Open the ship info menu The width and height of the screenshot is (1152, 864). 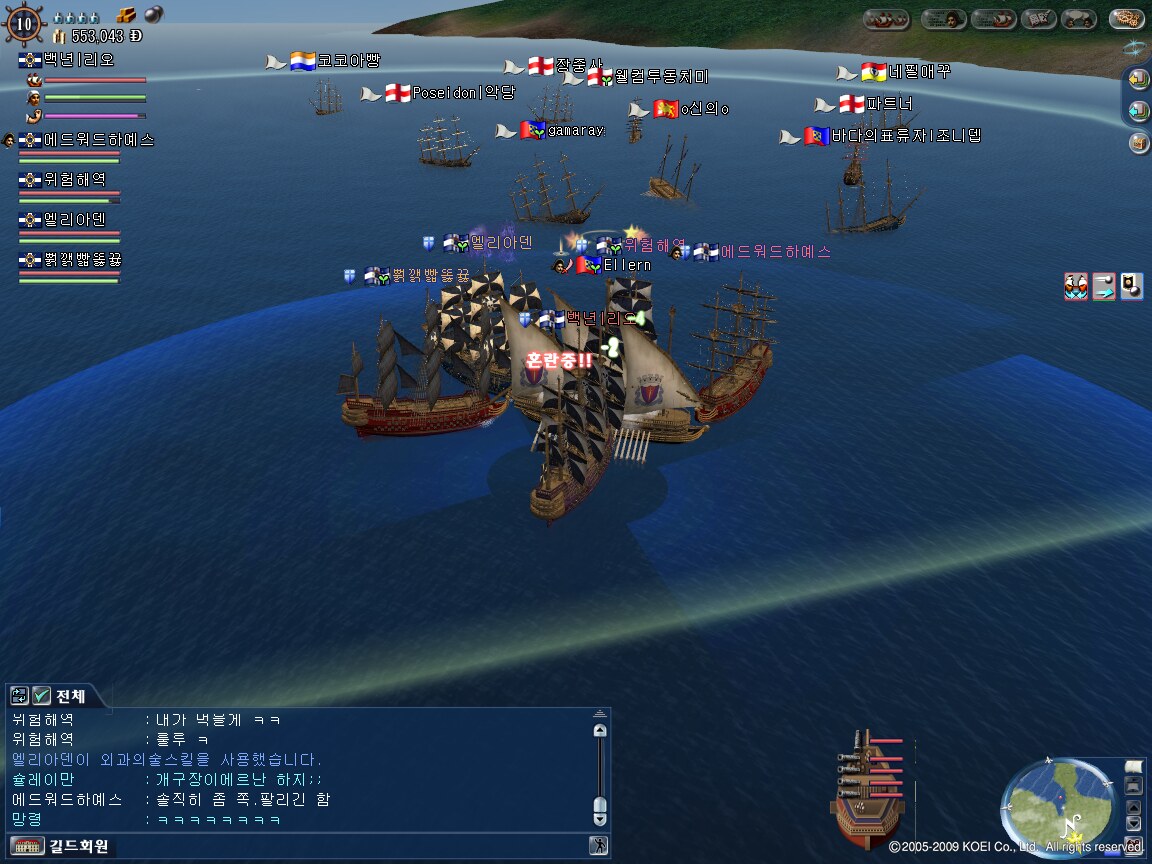click(993, 18)
